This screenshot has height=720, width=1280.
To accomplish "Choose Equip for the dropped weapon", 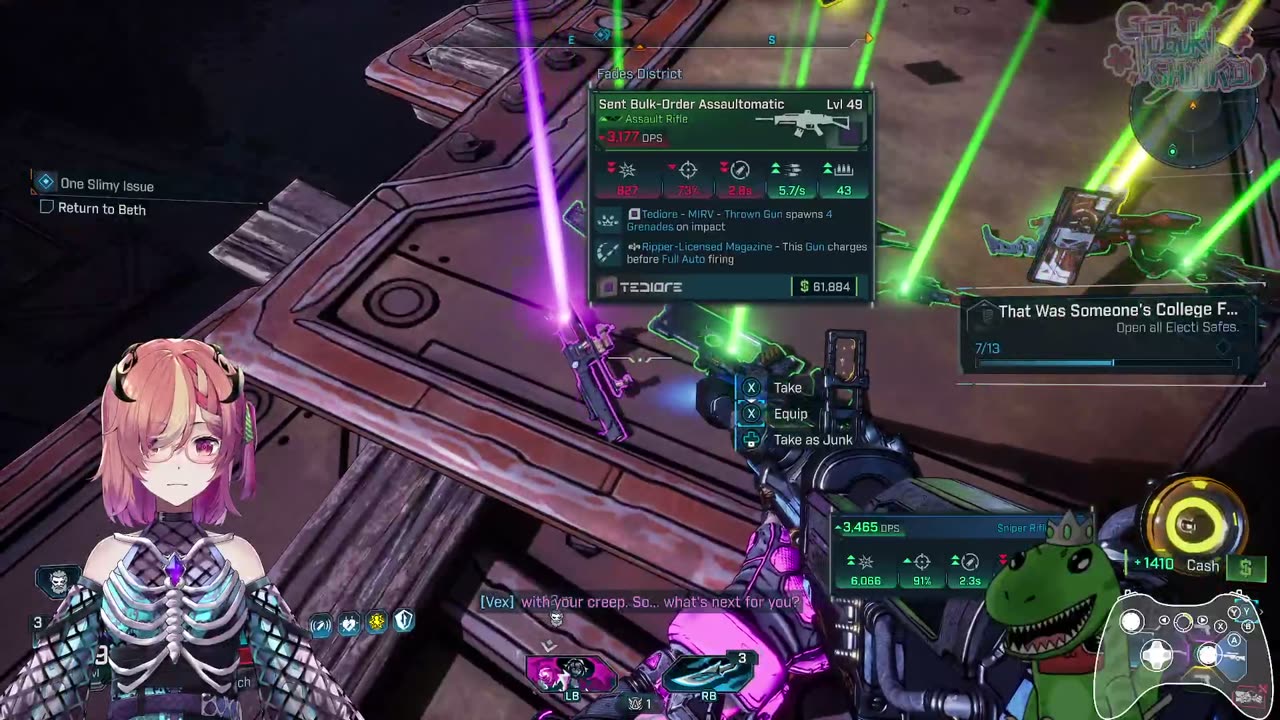I will 789,414.
